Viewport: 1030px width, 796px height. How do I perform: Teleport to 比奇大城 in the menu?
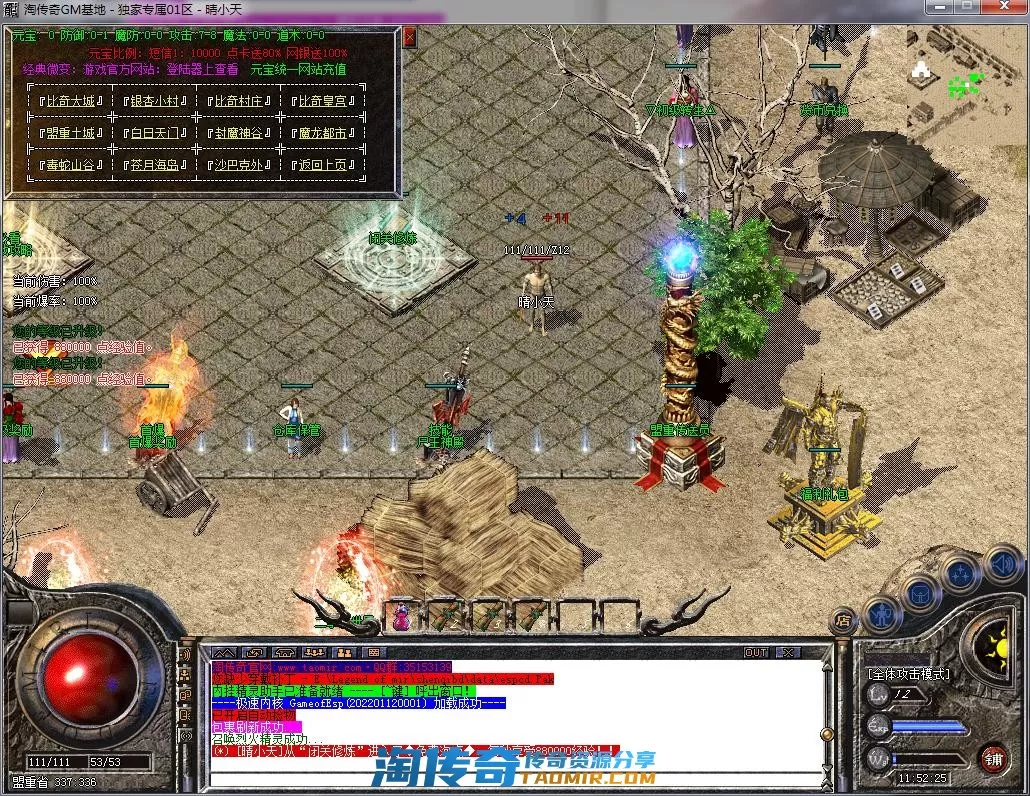pyautogui.click(x=70, y=102)
